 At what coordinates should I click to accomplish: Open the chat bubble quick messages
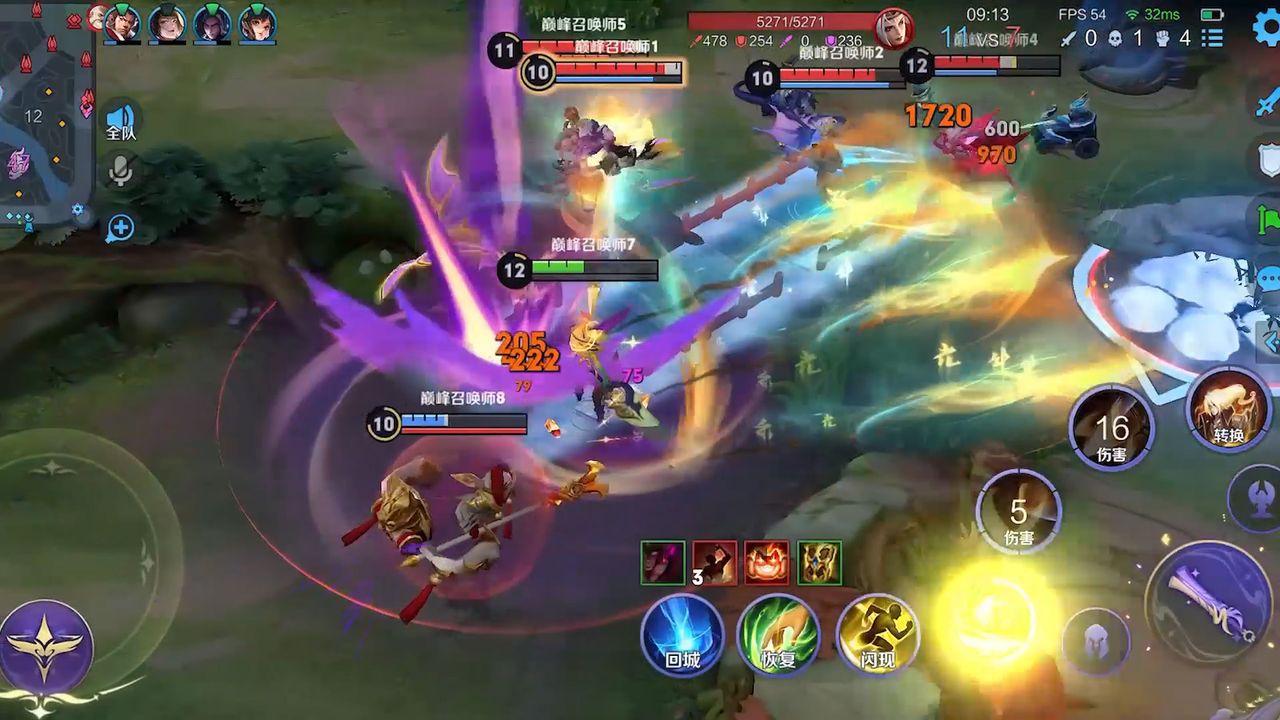pos(1268,278)
